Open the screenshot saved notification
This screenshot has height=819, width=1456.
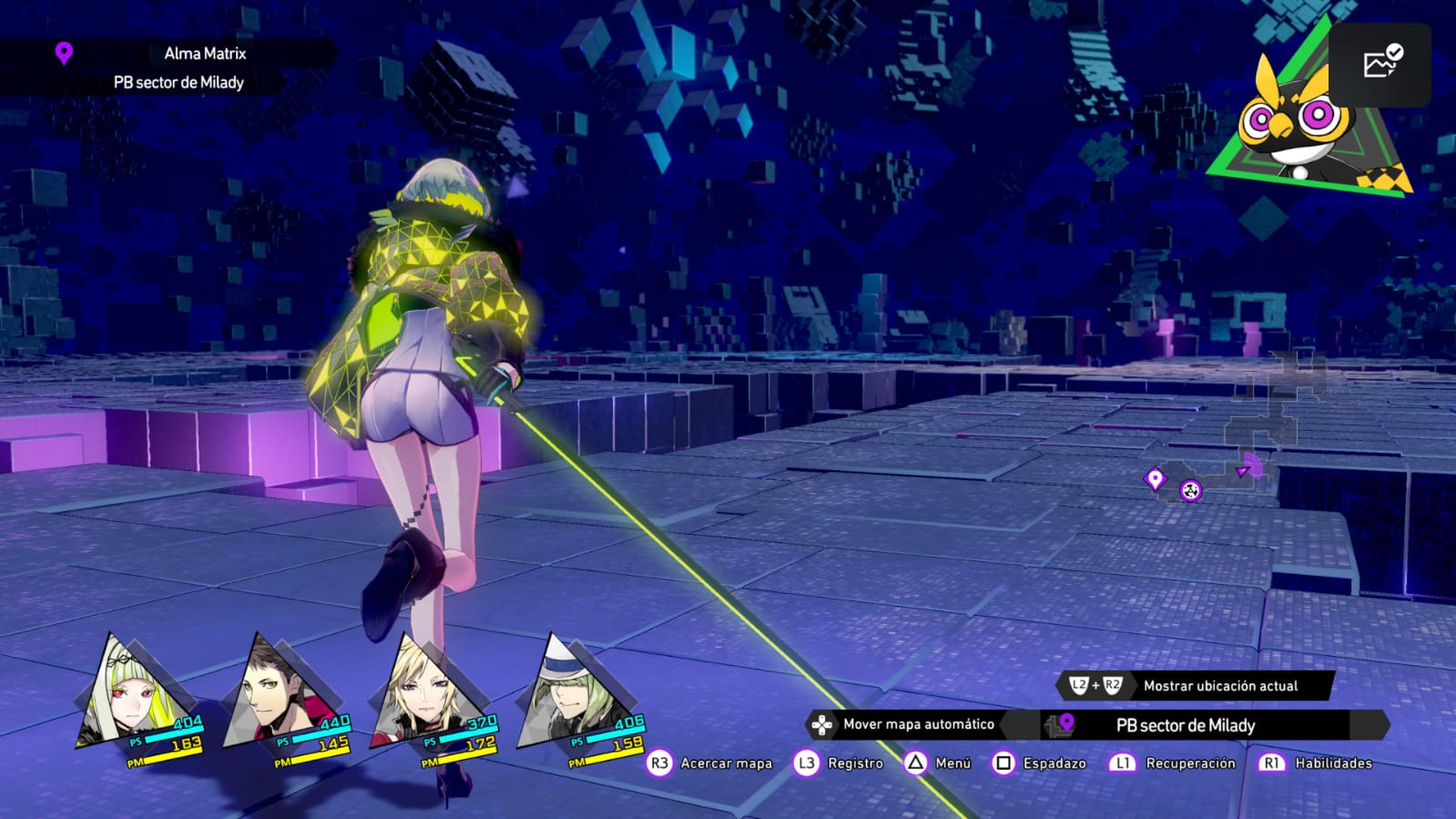point(1380,65)
